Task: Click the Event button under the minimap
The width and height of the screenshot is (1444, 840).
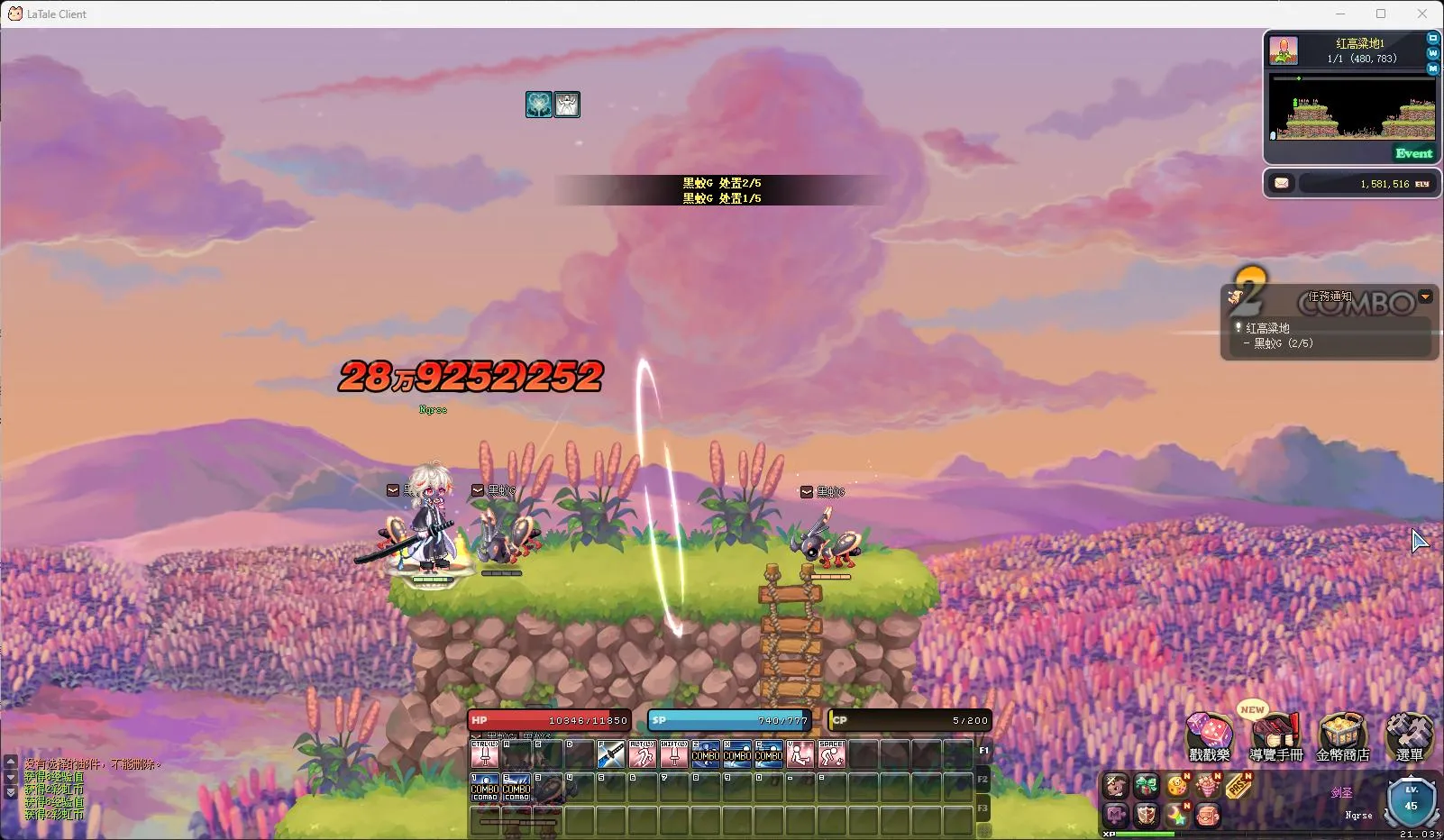Action: 1413,153
